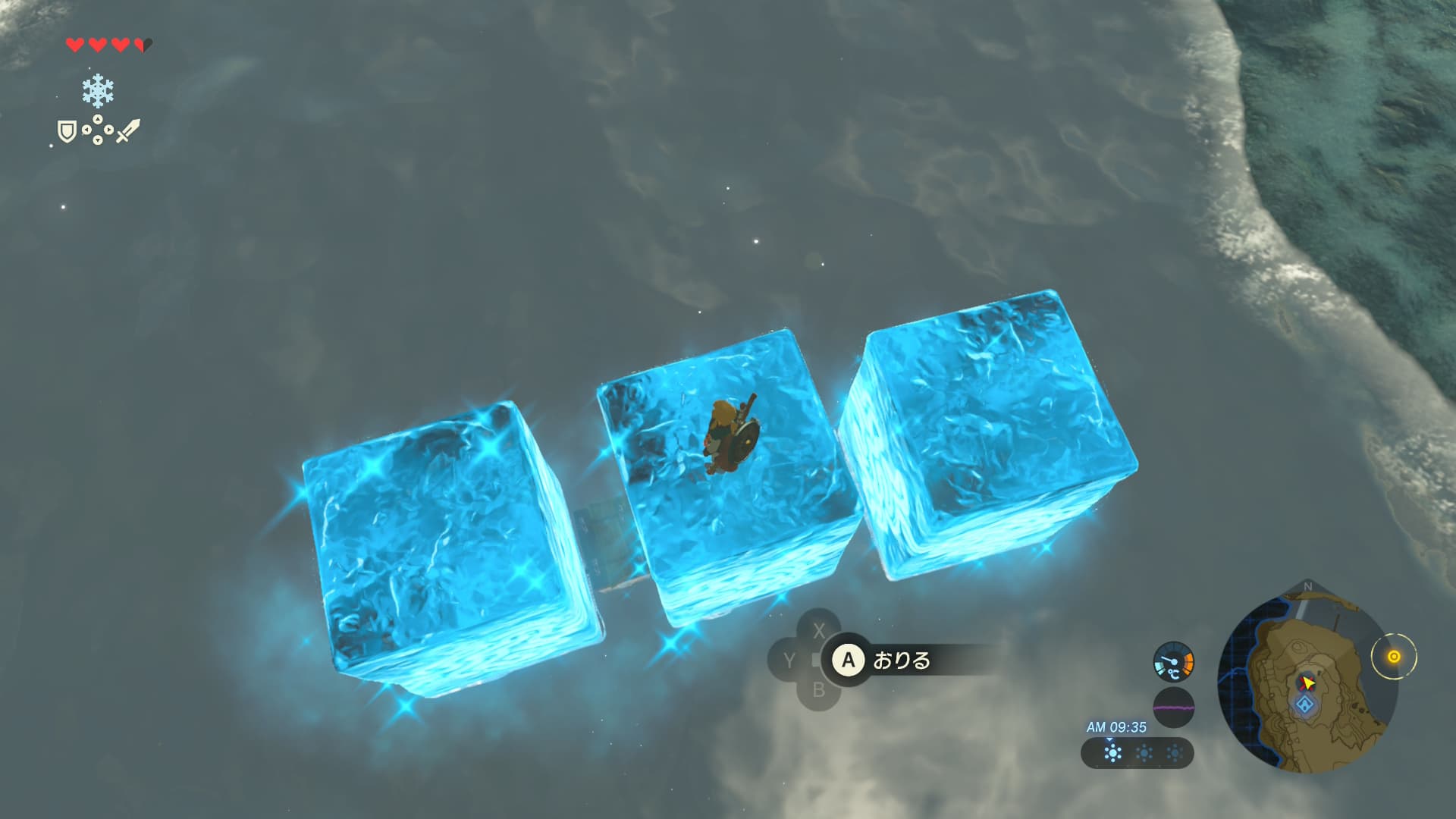Open the sword weapon quick-select icon
This screenshot has width=1456, height=819.
pos(127,131)
